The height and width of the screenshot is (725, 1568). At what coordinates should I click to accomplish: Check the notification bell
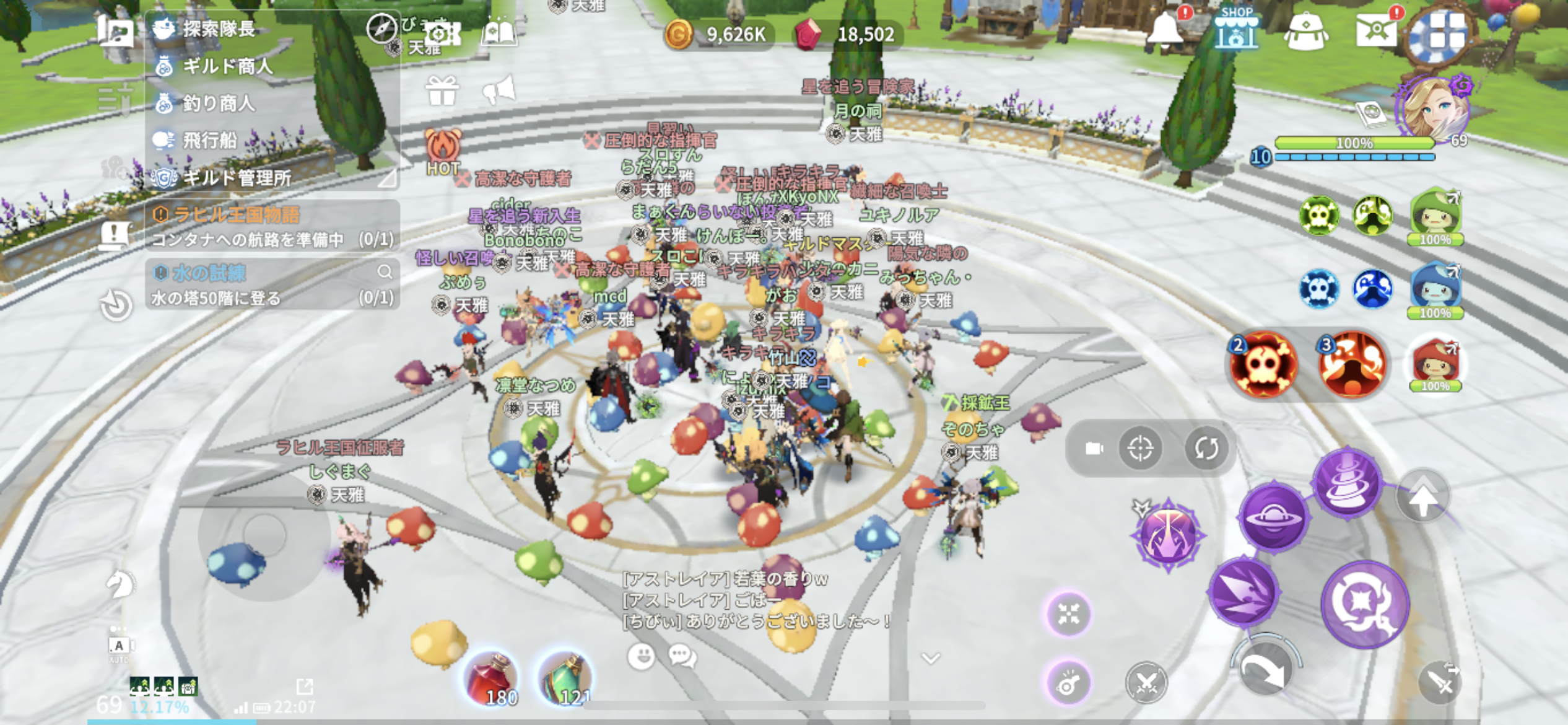[1165, 29]
